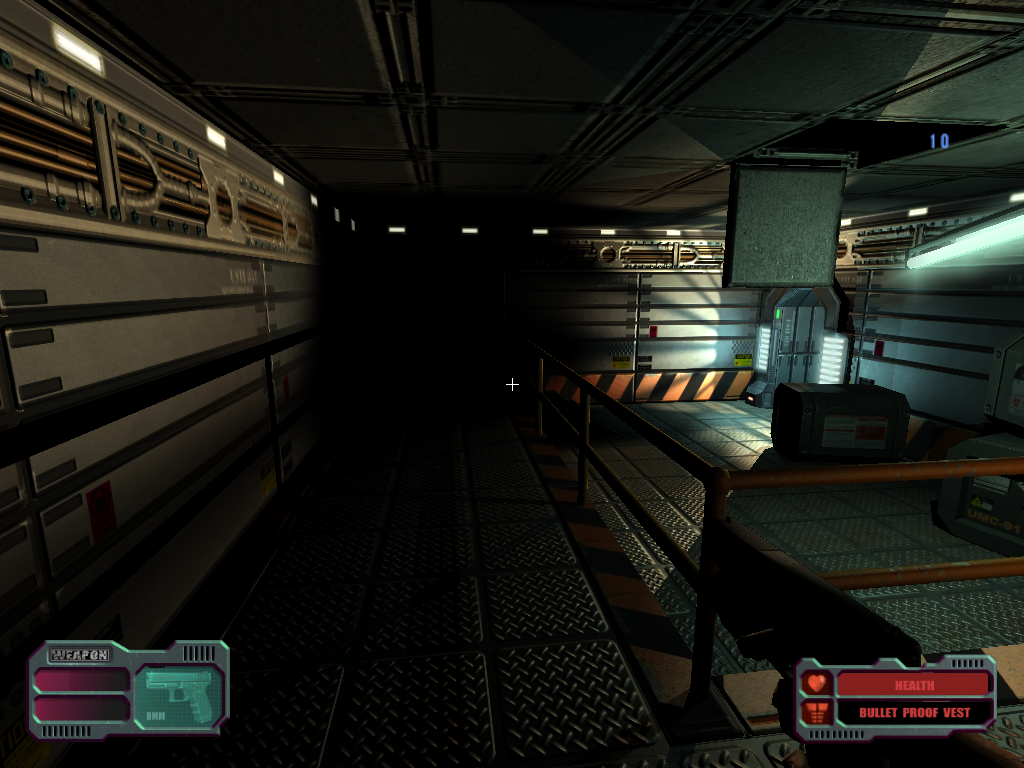
Task: Click the bullet proof vest armor icon
Action: point(817,712)
